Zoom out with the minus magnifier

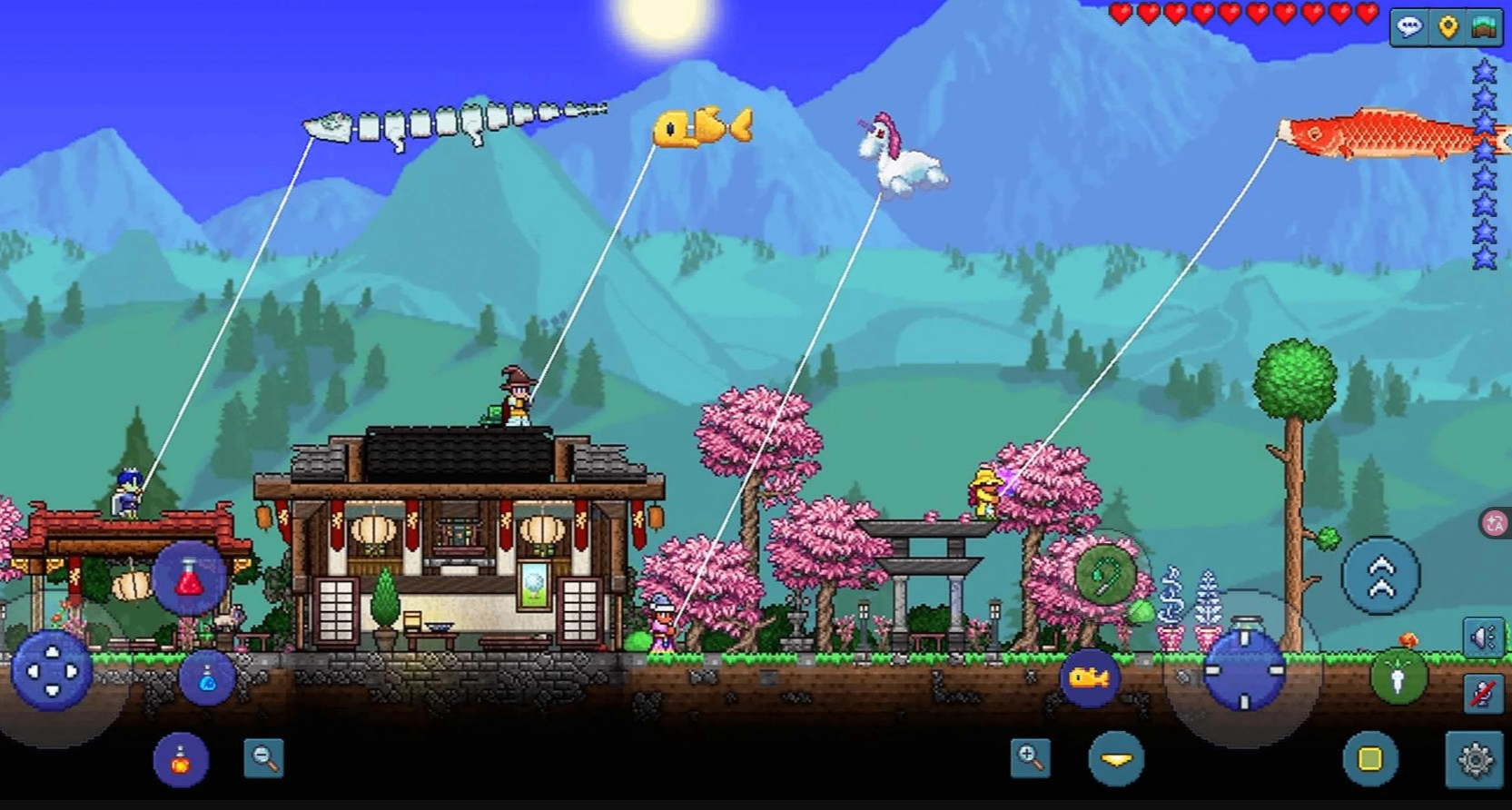click(264, 757)
